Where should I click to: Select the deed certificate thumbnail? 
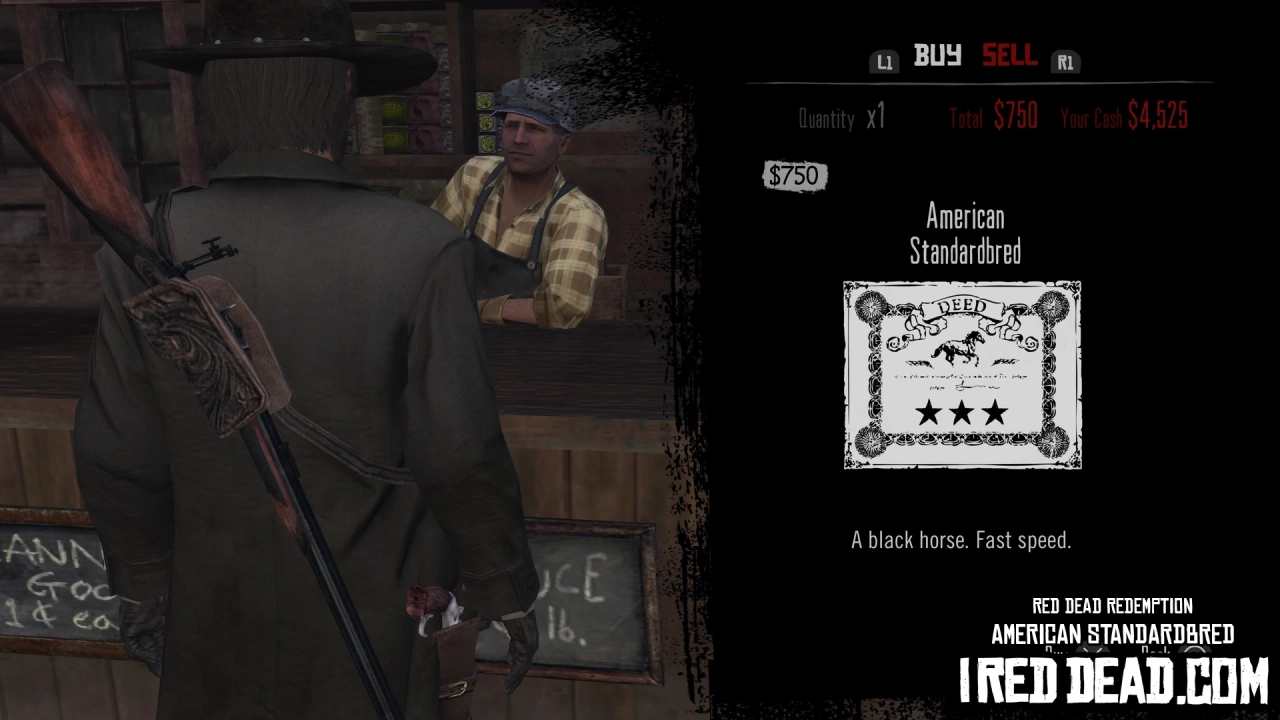coord(961,374)
